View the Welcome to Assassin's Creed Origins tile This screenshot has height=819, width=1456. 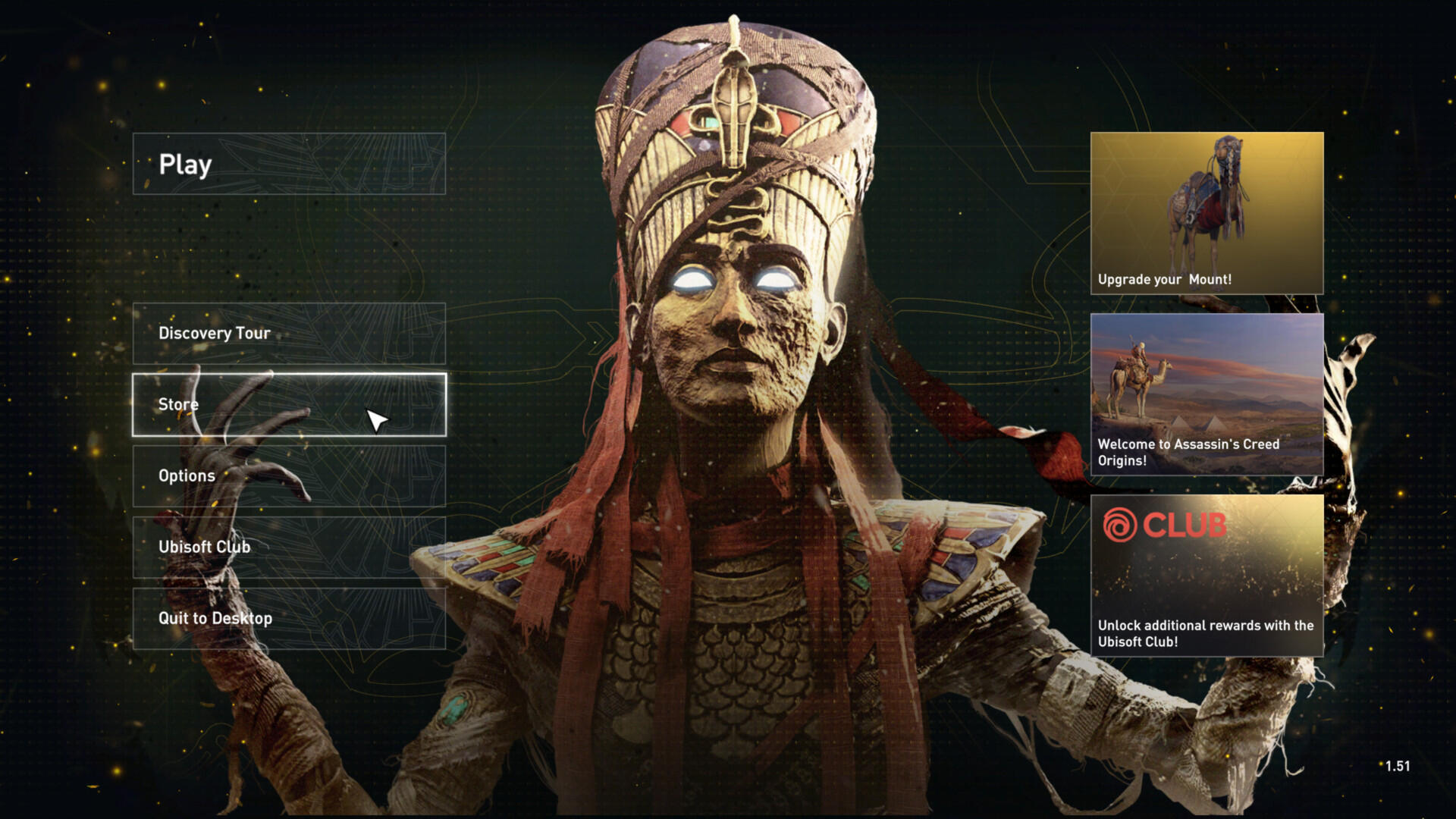tap(1207, 394)
